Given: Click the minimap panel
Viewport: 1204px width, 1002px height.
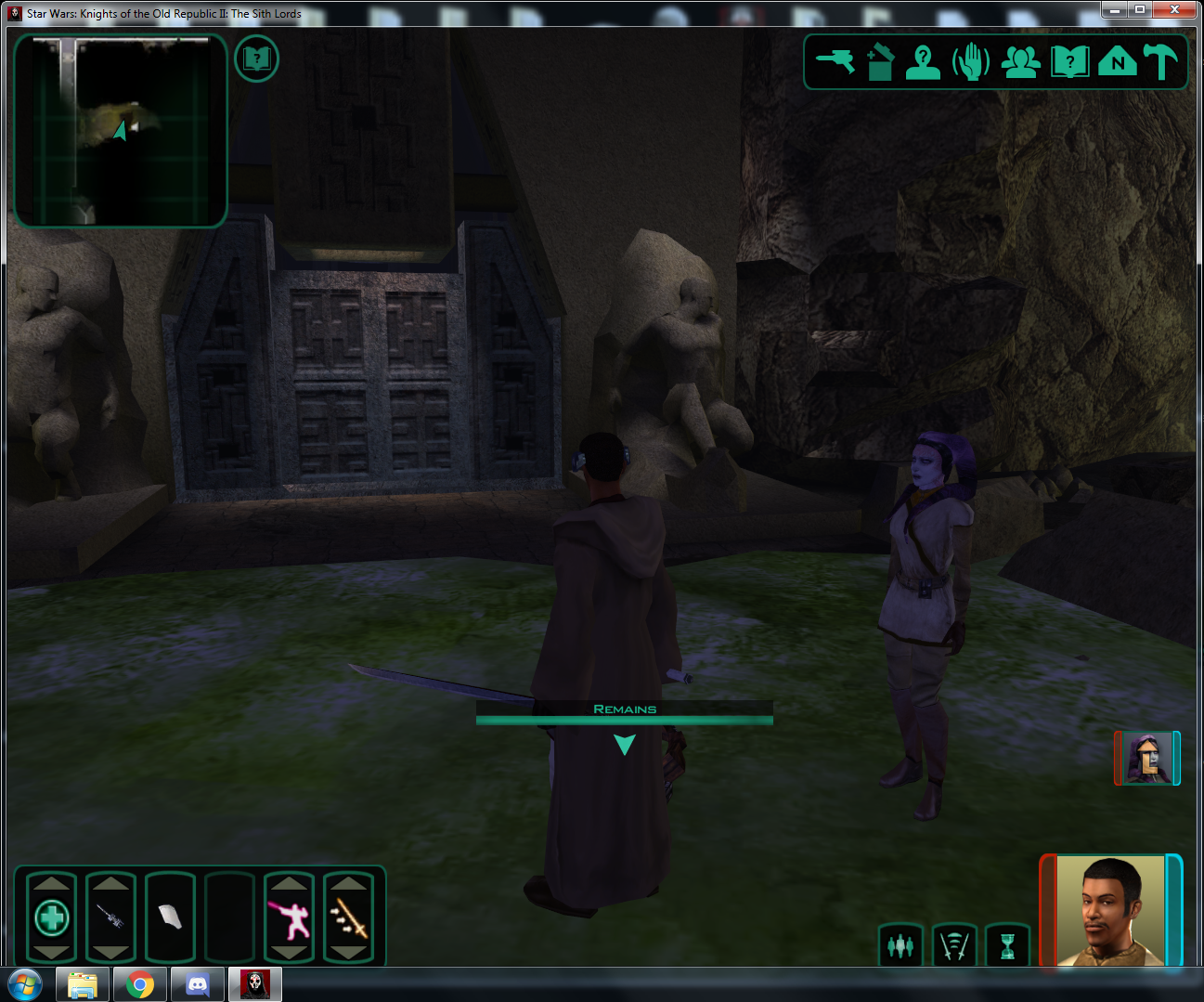Looking at the screenshot, I should [121, 131].
